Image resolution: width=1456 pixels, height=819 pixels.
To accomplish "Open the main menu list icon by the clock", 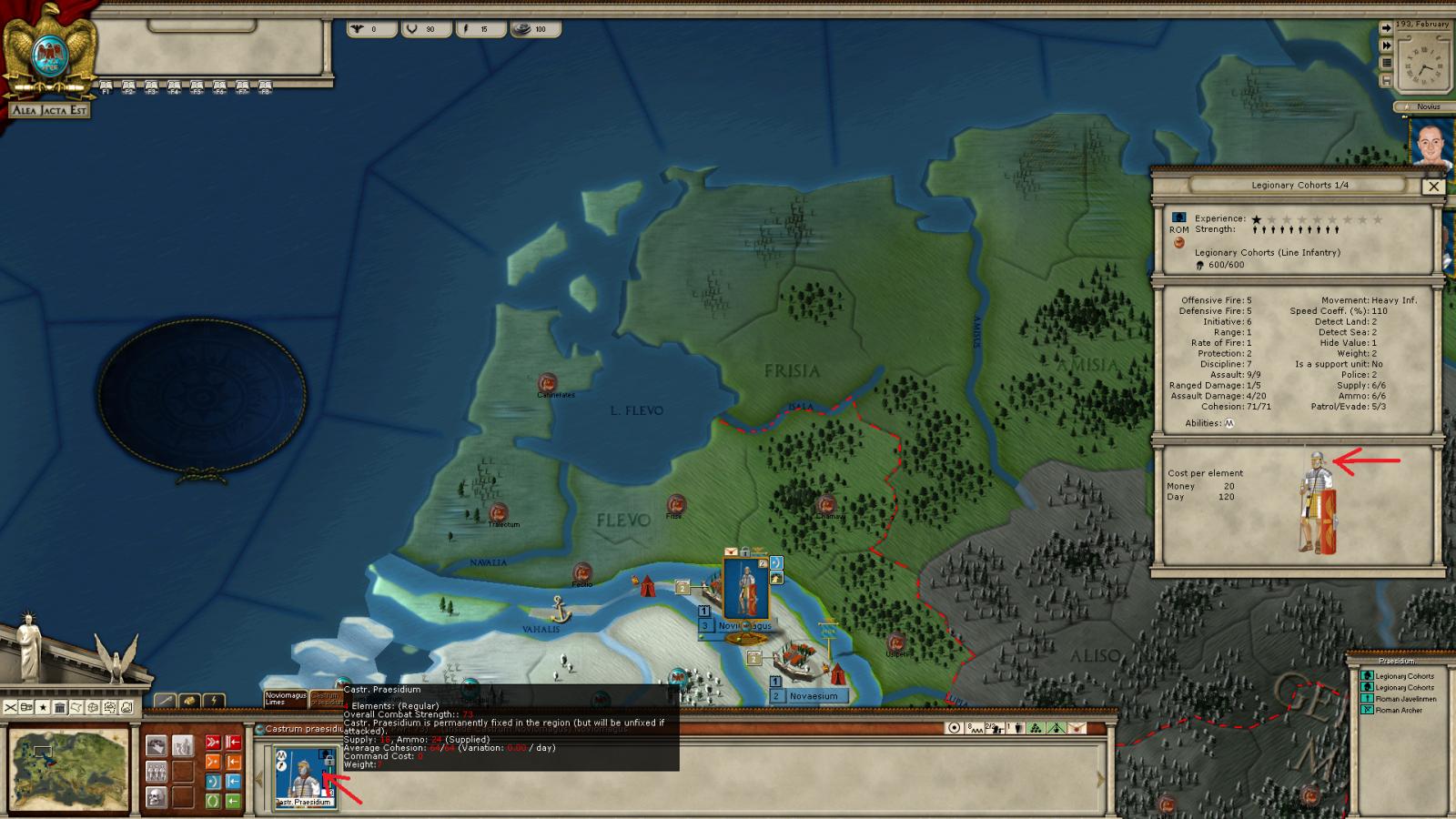I will coord(1386,64).
